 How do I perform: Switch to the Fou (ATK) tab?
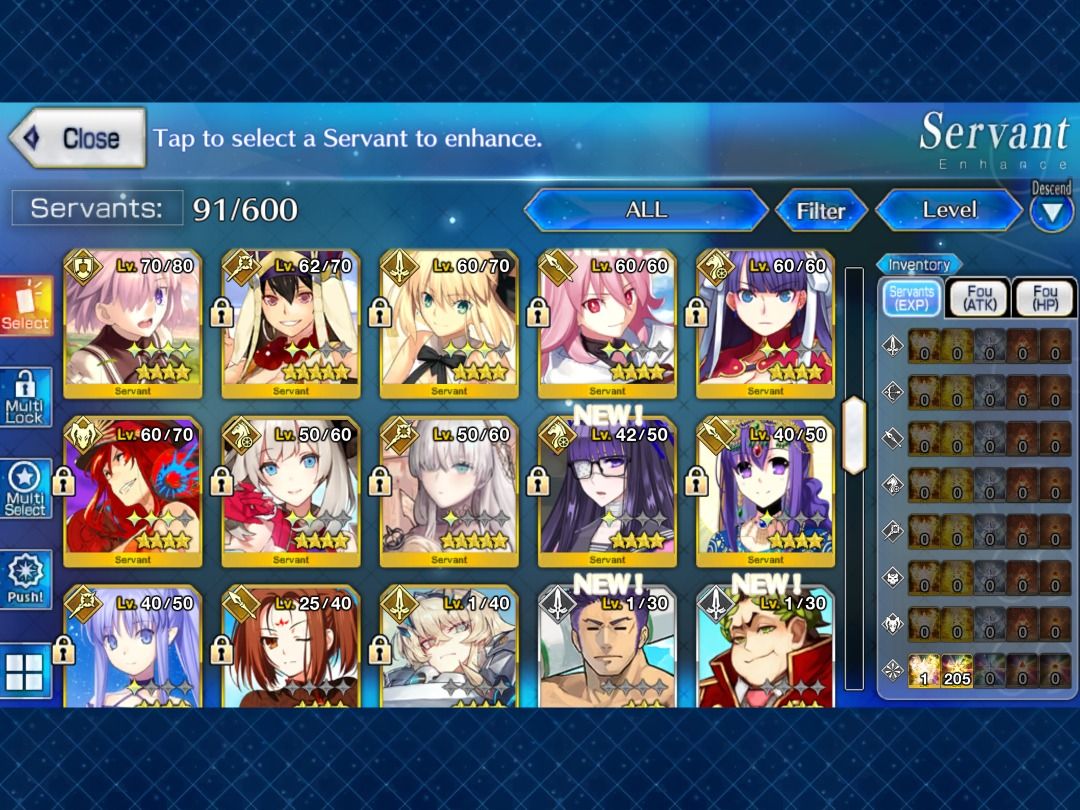(979, 298)
